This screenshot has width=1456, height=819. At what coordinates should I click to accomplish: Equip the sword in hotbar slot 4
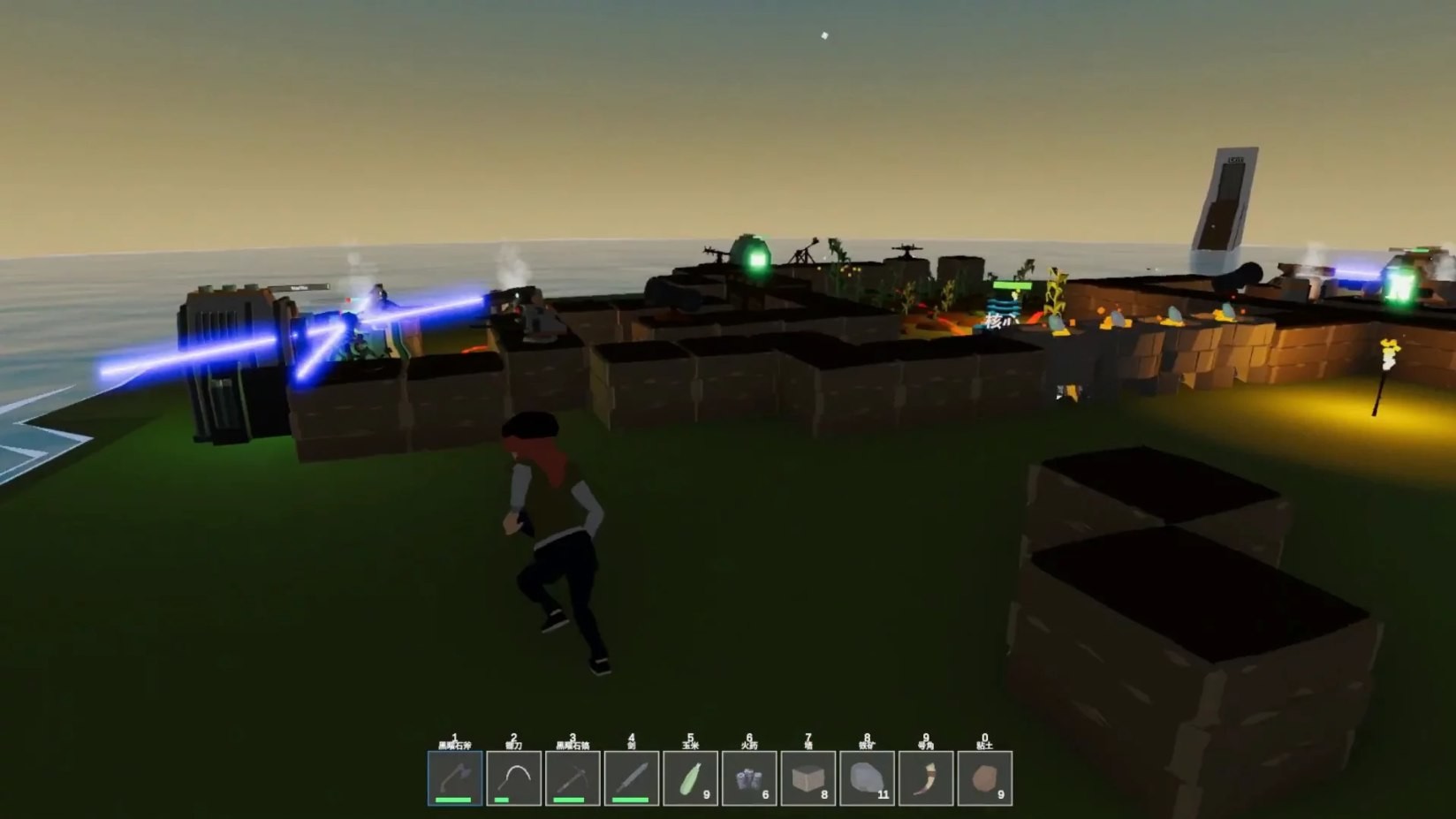click(633, 777)
